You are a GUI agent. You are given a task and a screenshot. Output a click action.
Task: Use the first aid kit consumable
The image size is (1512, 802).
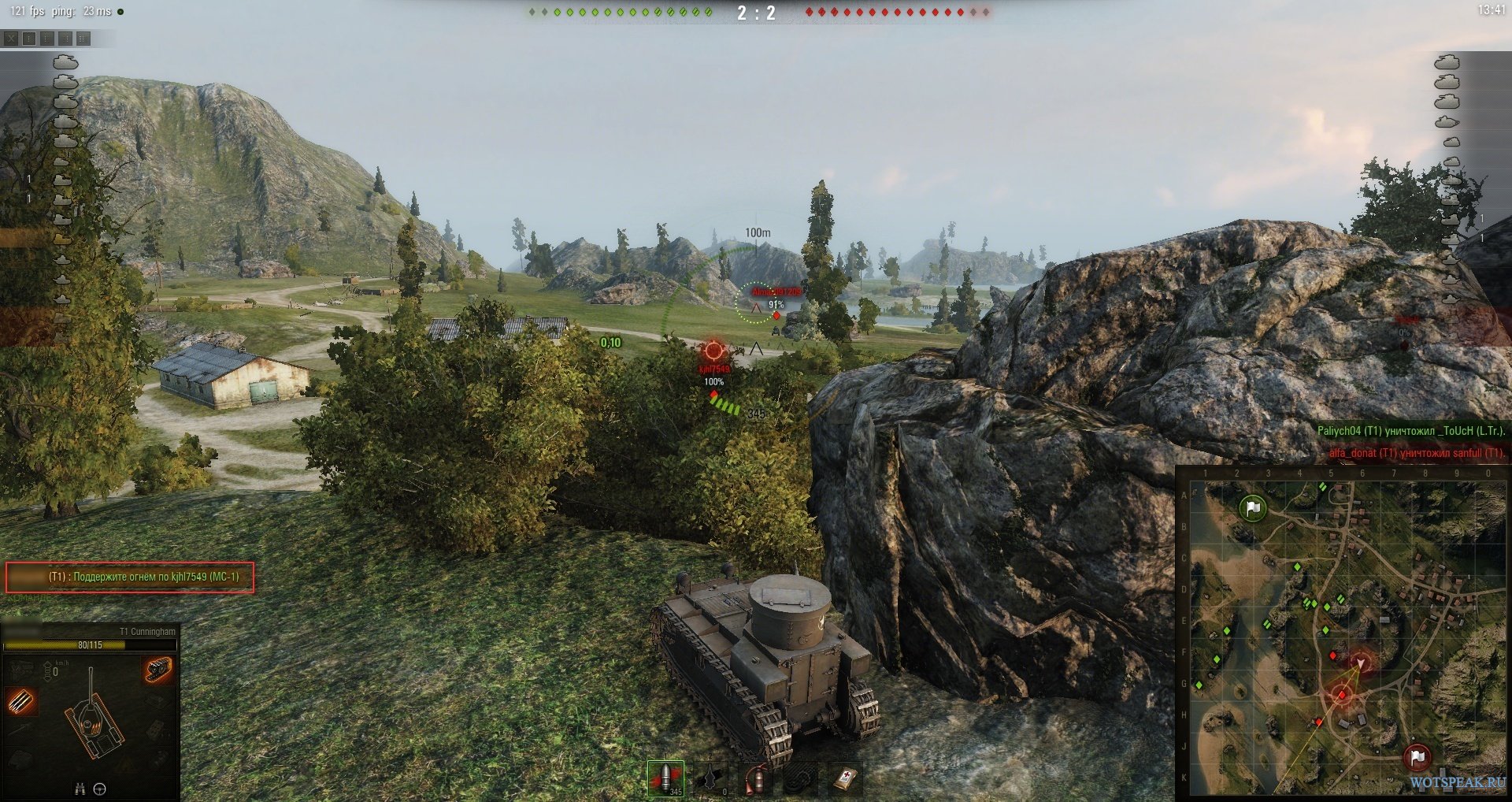pos(843,778)
